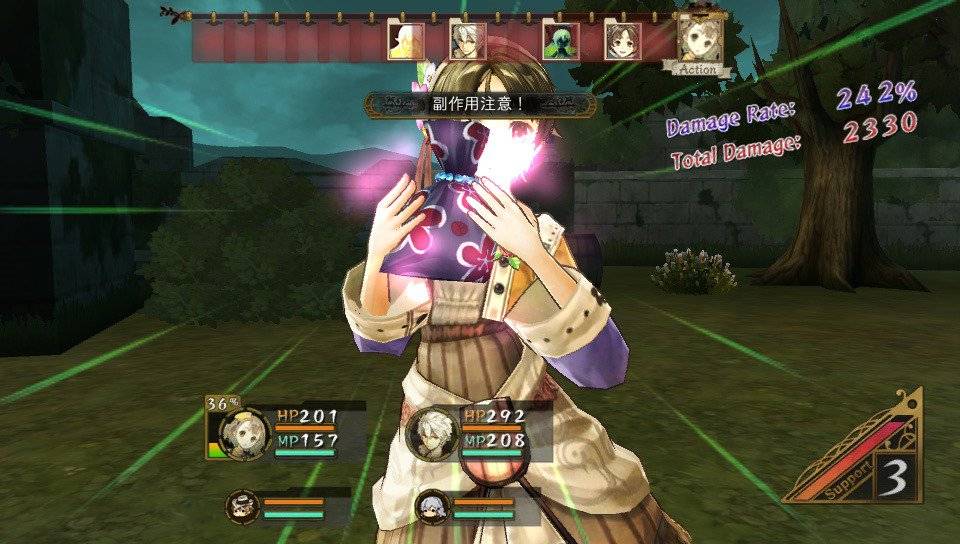Select the yellow silhouette portrait in turn order
Viewport: 960px width, 544px height.
pyautogui.click(x=405, y=41)
